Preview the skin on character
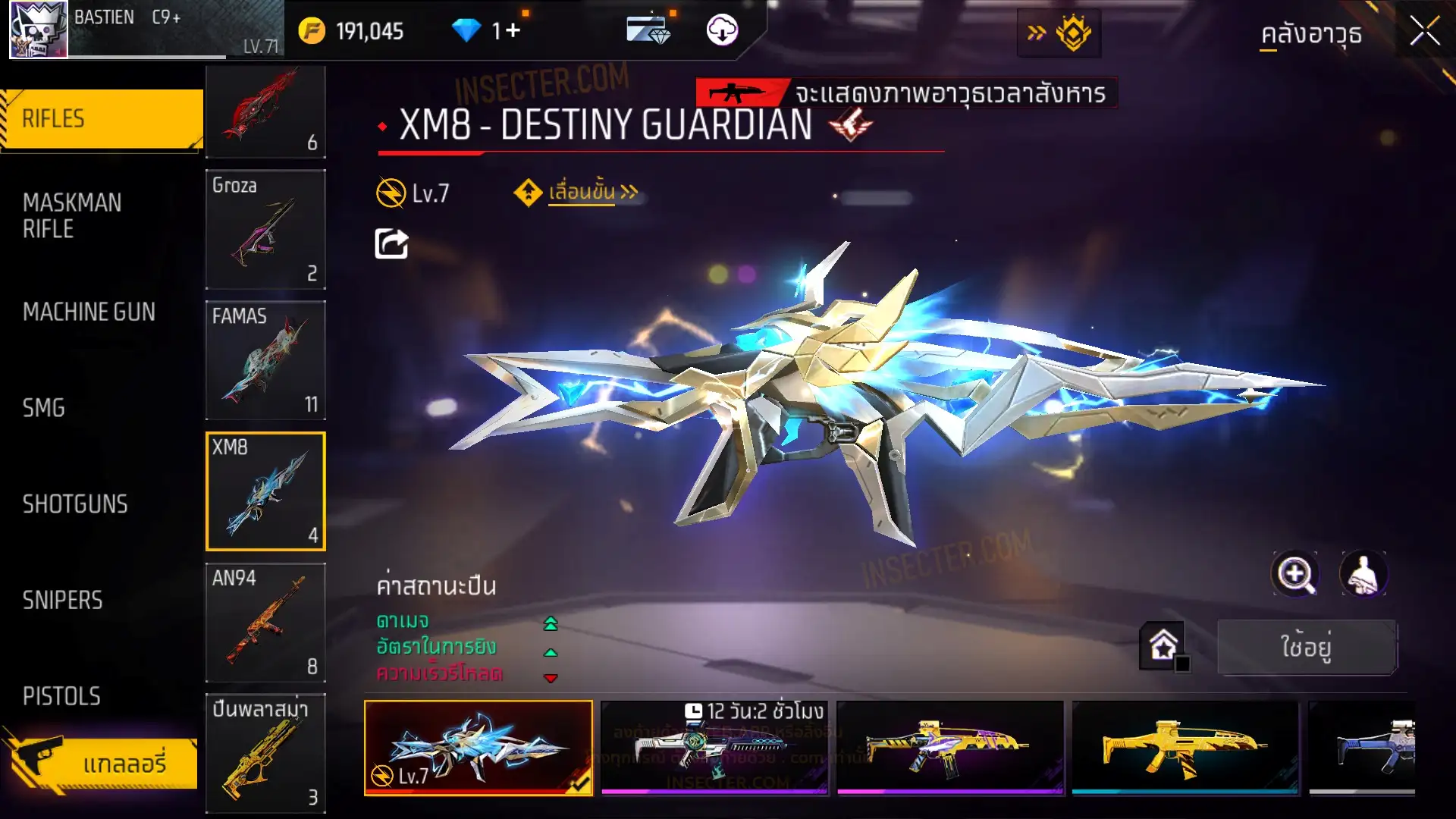This screenshot has height=819, width=1456. point(1363,574)
